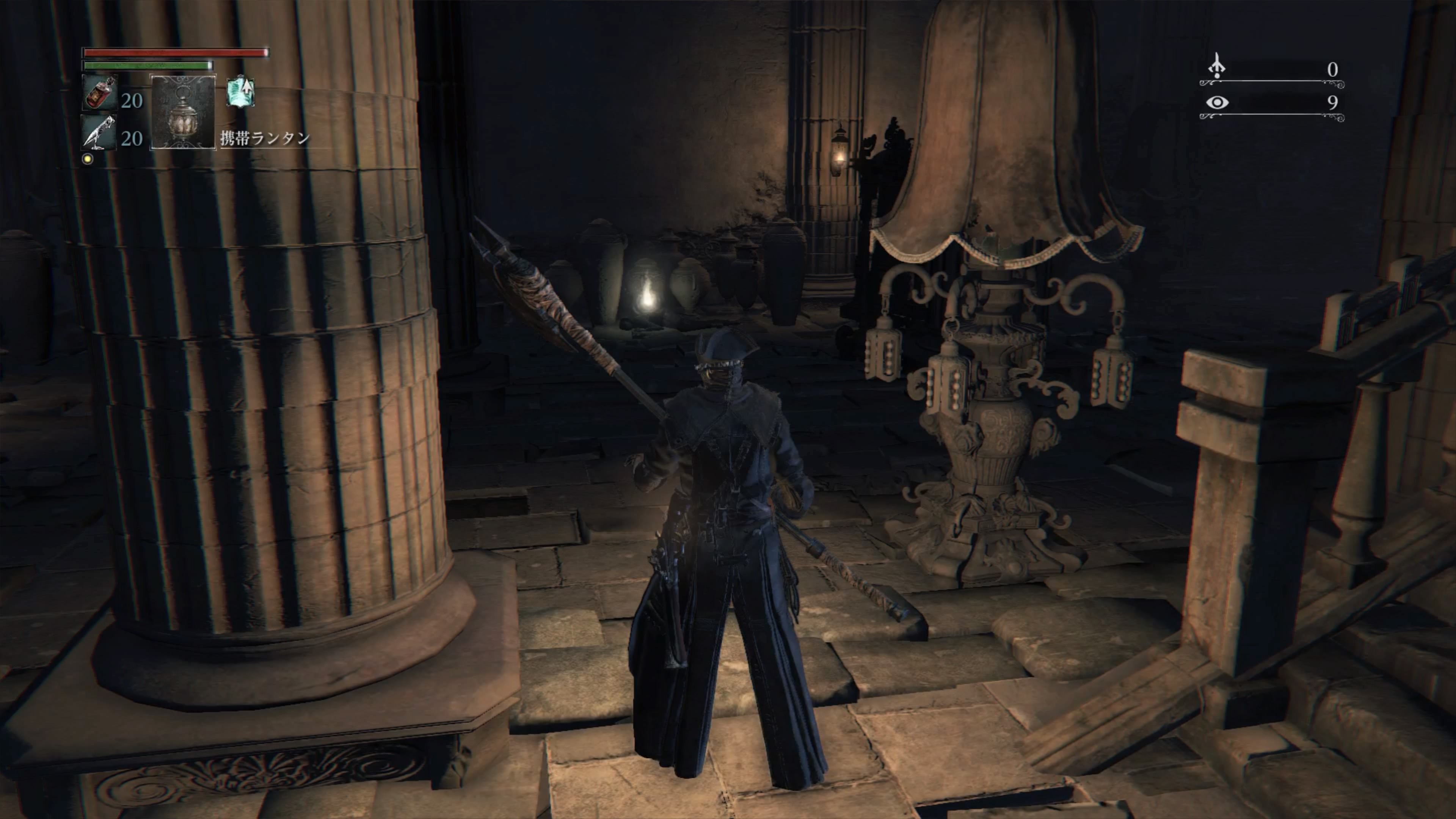
Task: Click the small yellow orb indicator
Action: click(x=88, y=159)
